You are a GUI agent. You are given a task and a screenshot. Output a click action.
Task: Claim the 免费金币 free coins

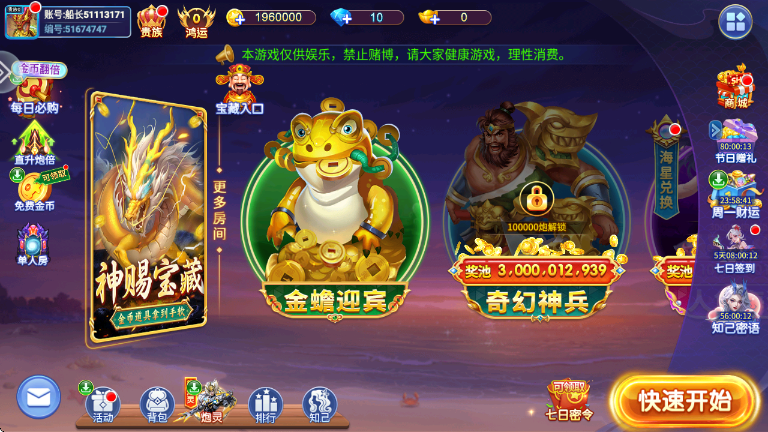coord(35,190)
